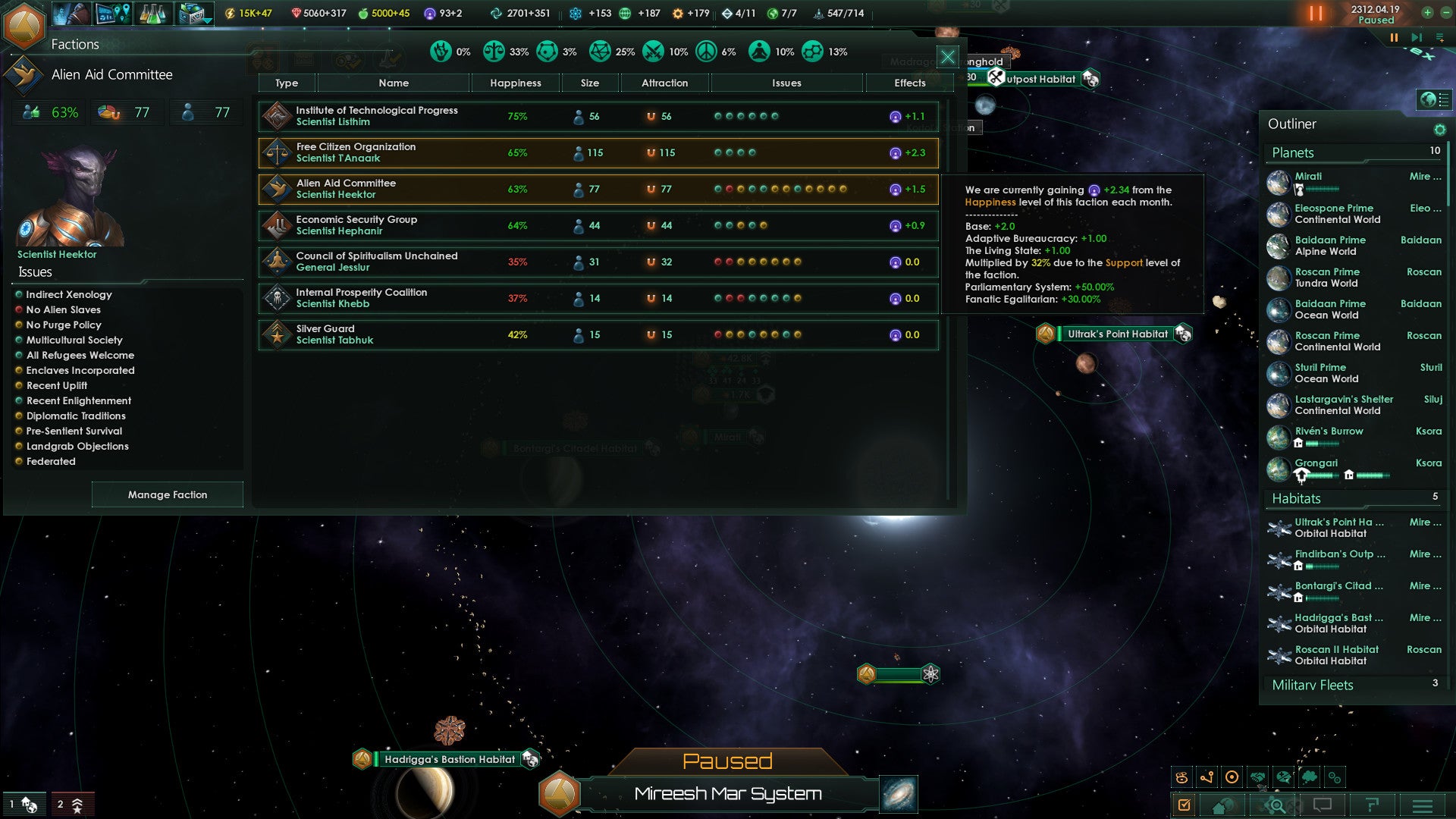This screenshot has width=1456, height=819.
Task: Toggle the thought bubble notification icon
Action: click(1310, 777)
